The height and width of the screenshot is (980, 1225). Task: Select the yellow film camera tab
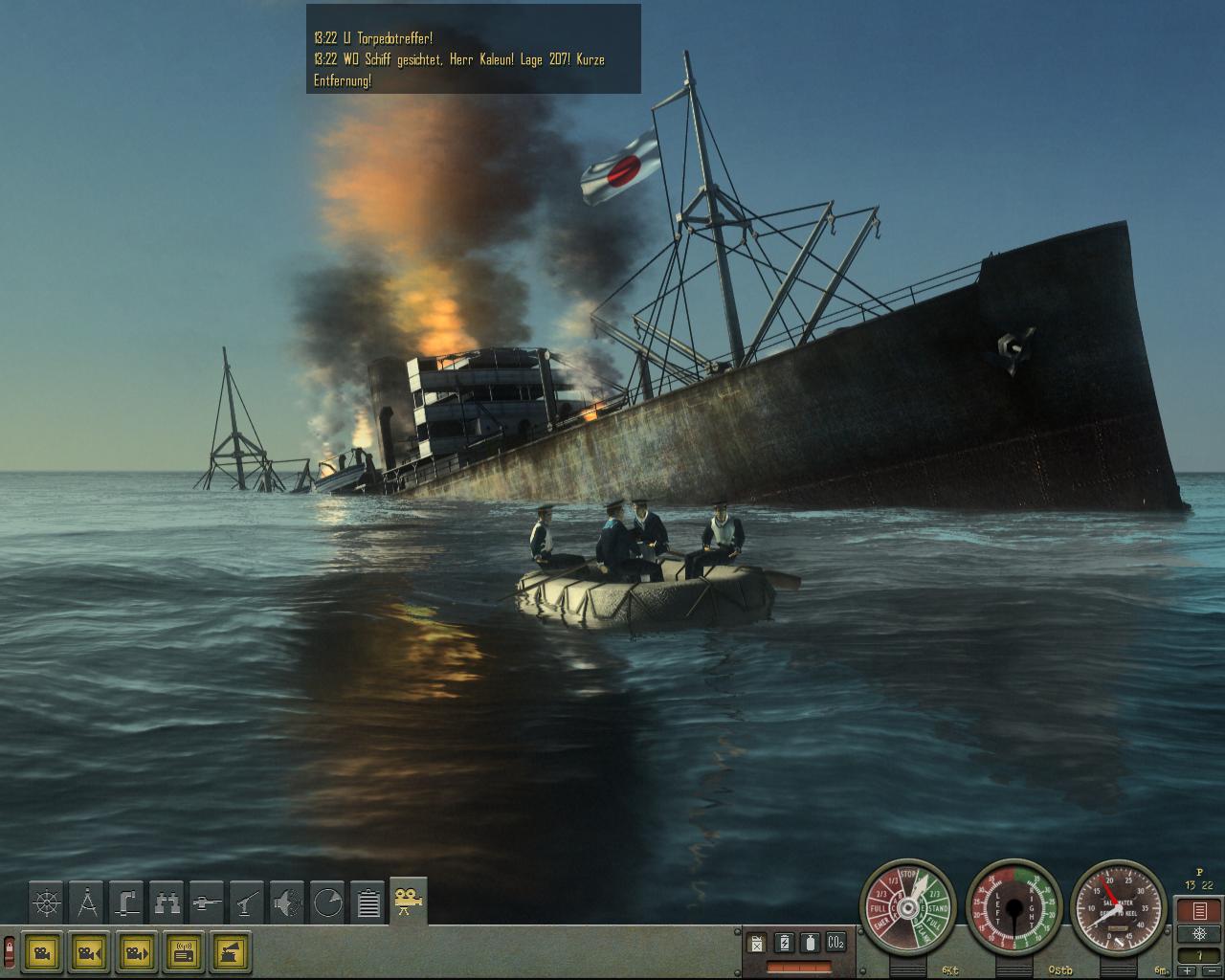pos(409,900)
